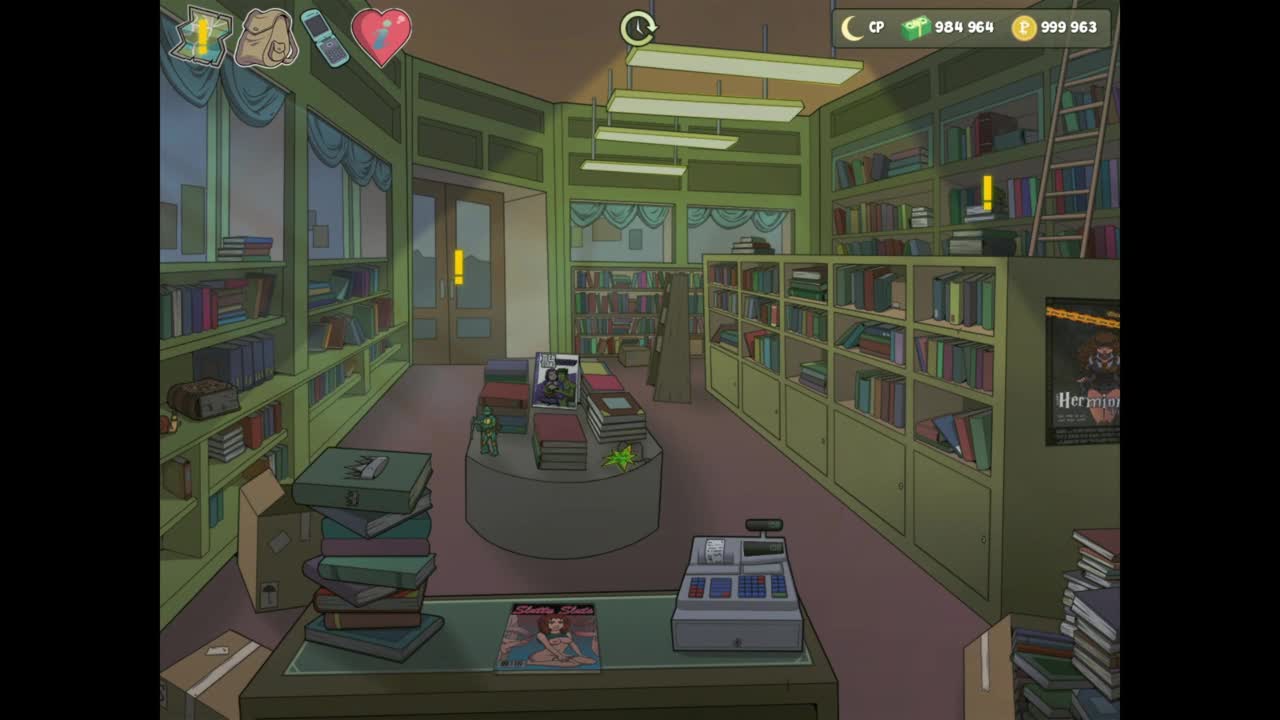1280x720 pixels.
Task: Check the flip phone
Action: 324,38
